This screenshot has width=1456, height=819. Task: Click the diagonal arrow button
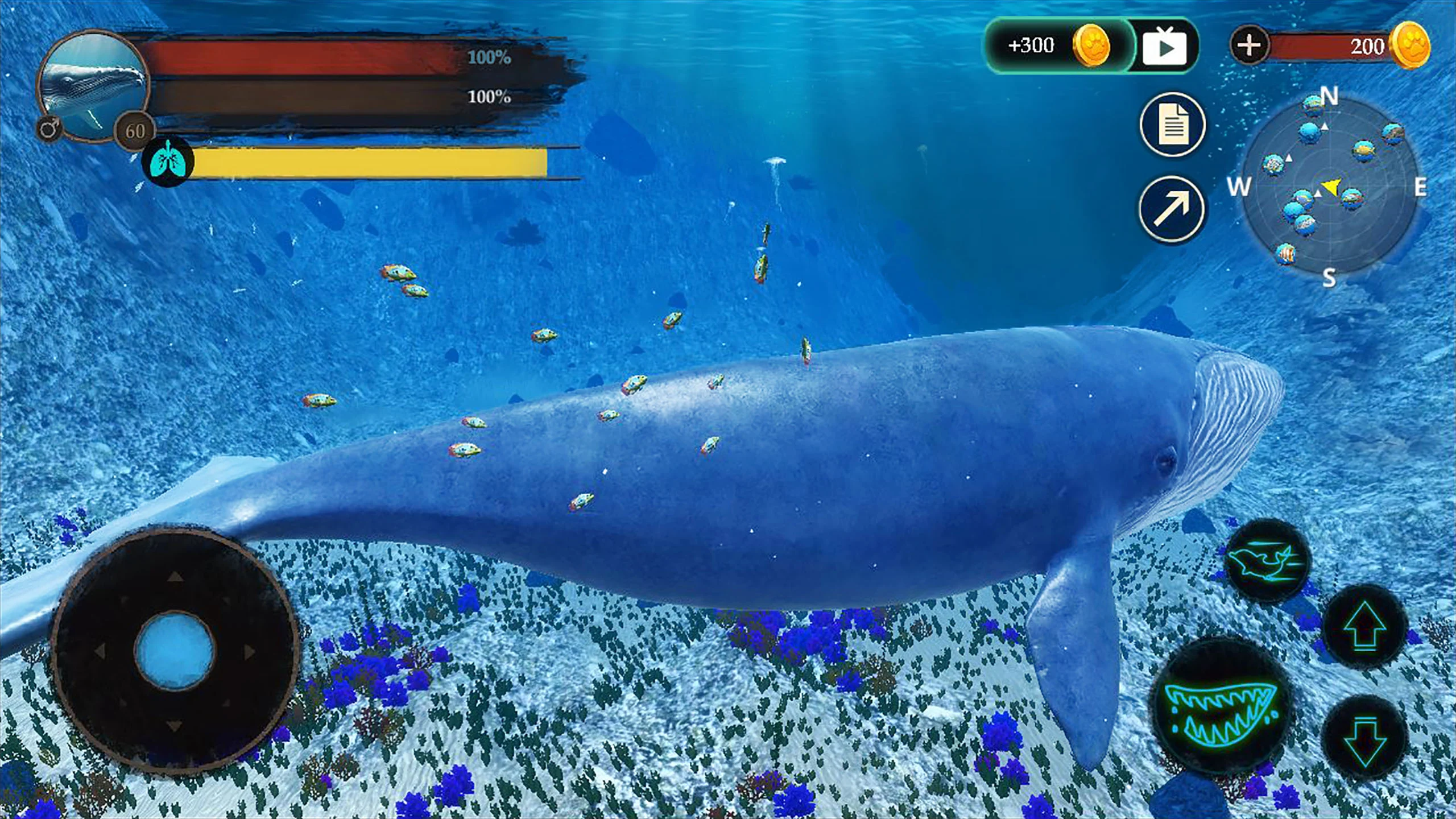[x=1172, y=209]
